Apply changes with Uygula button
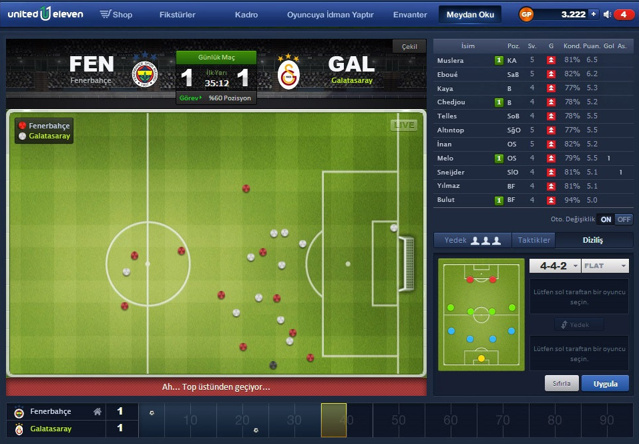 coord(605,383)
